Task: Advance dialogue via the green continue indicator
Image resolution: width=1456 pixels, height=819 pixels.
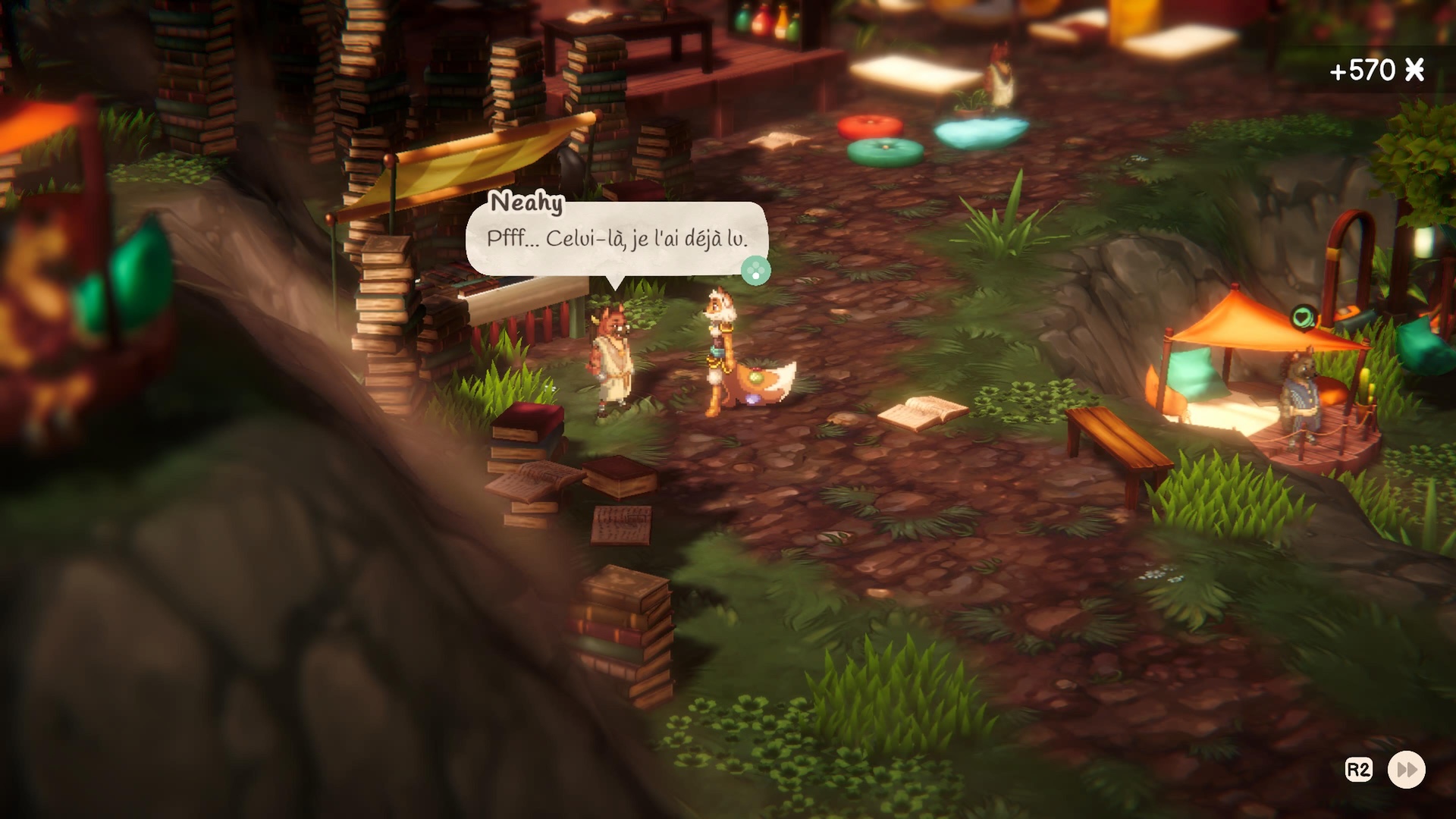Action: pyautogui.click(x=755, y=271)
